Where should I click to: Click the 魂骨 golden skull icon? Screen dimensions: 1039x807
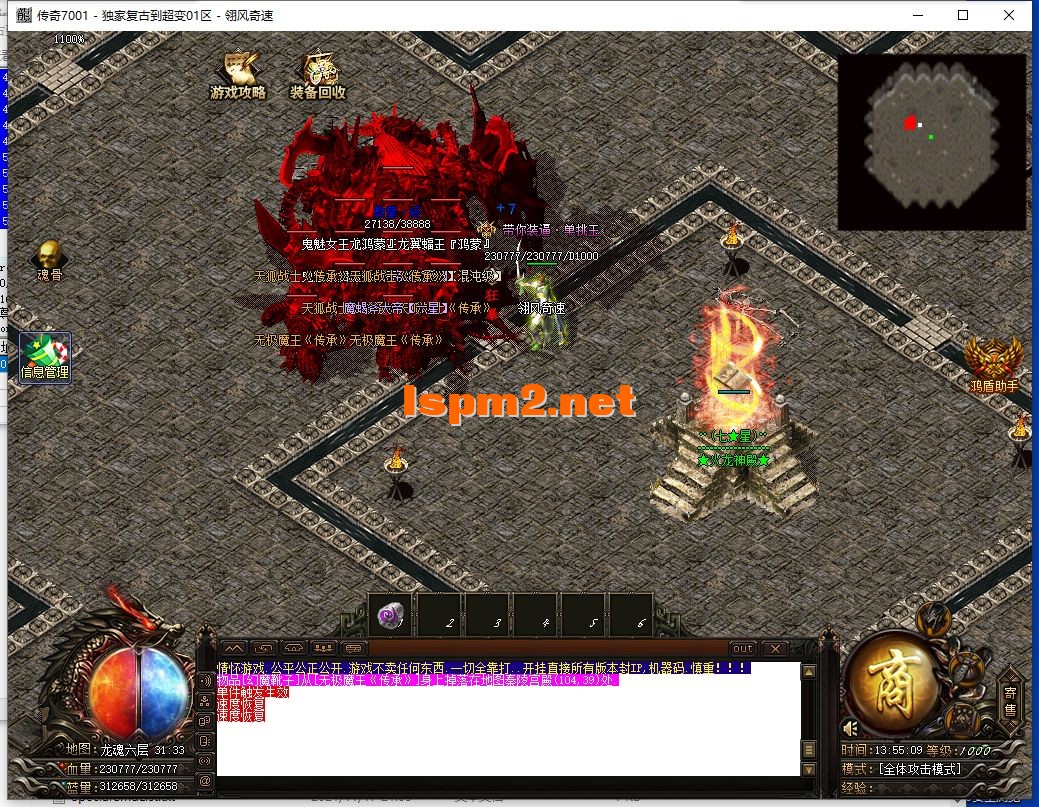click(49, 260)
